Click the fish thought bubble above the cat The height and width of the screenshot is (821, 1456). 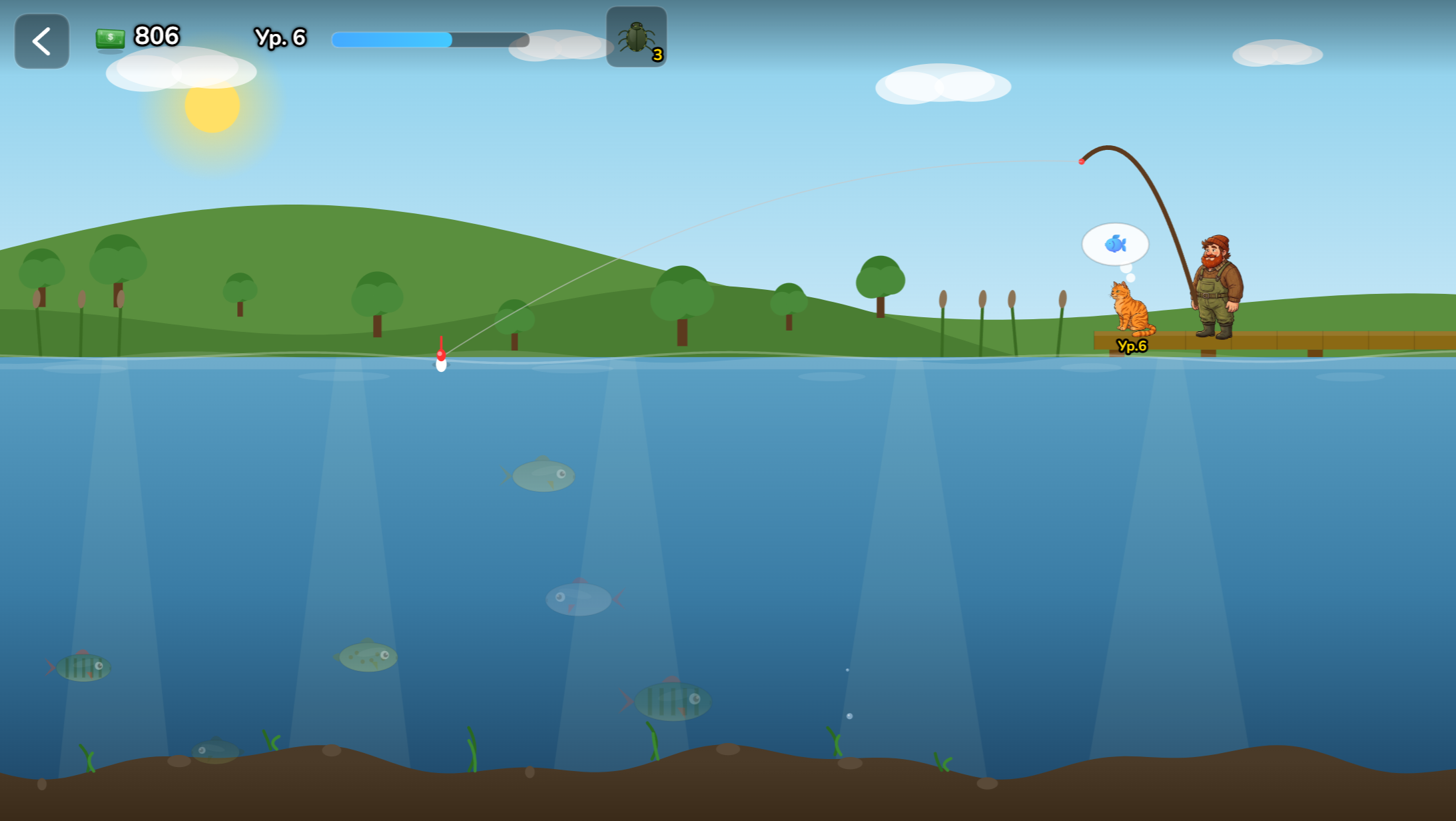coord(1115,244)
